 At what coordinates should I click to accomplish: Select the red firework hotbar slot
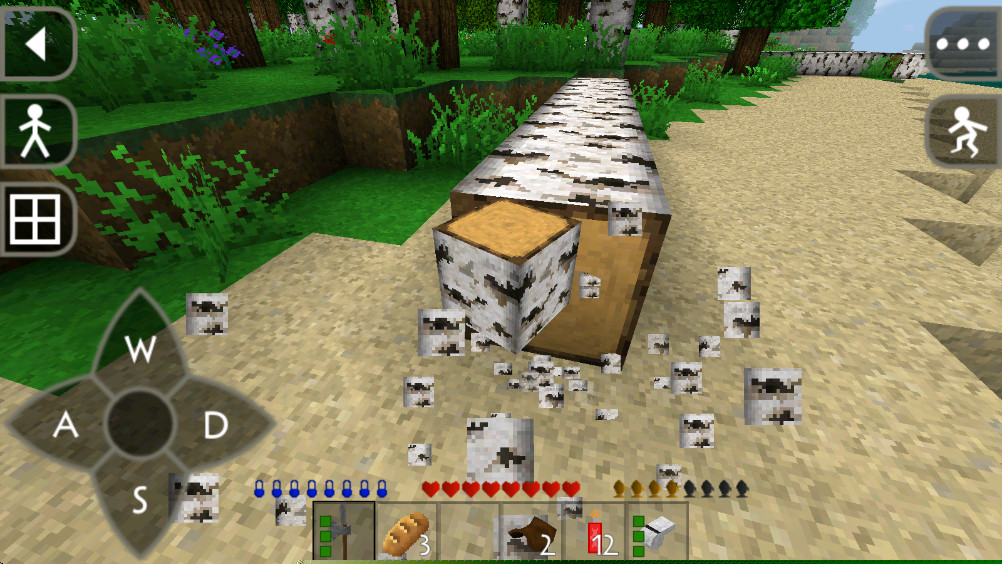pos(593,531)
